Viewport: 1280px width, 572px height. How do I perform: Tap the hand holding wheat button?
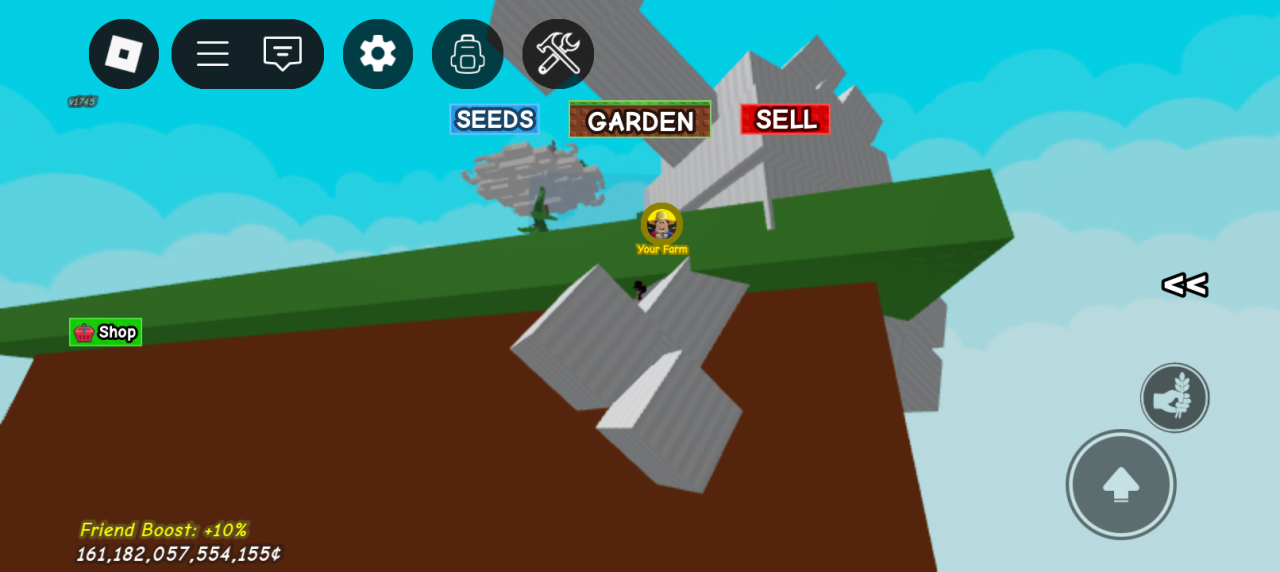(x=1175, y=398)
